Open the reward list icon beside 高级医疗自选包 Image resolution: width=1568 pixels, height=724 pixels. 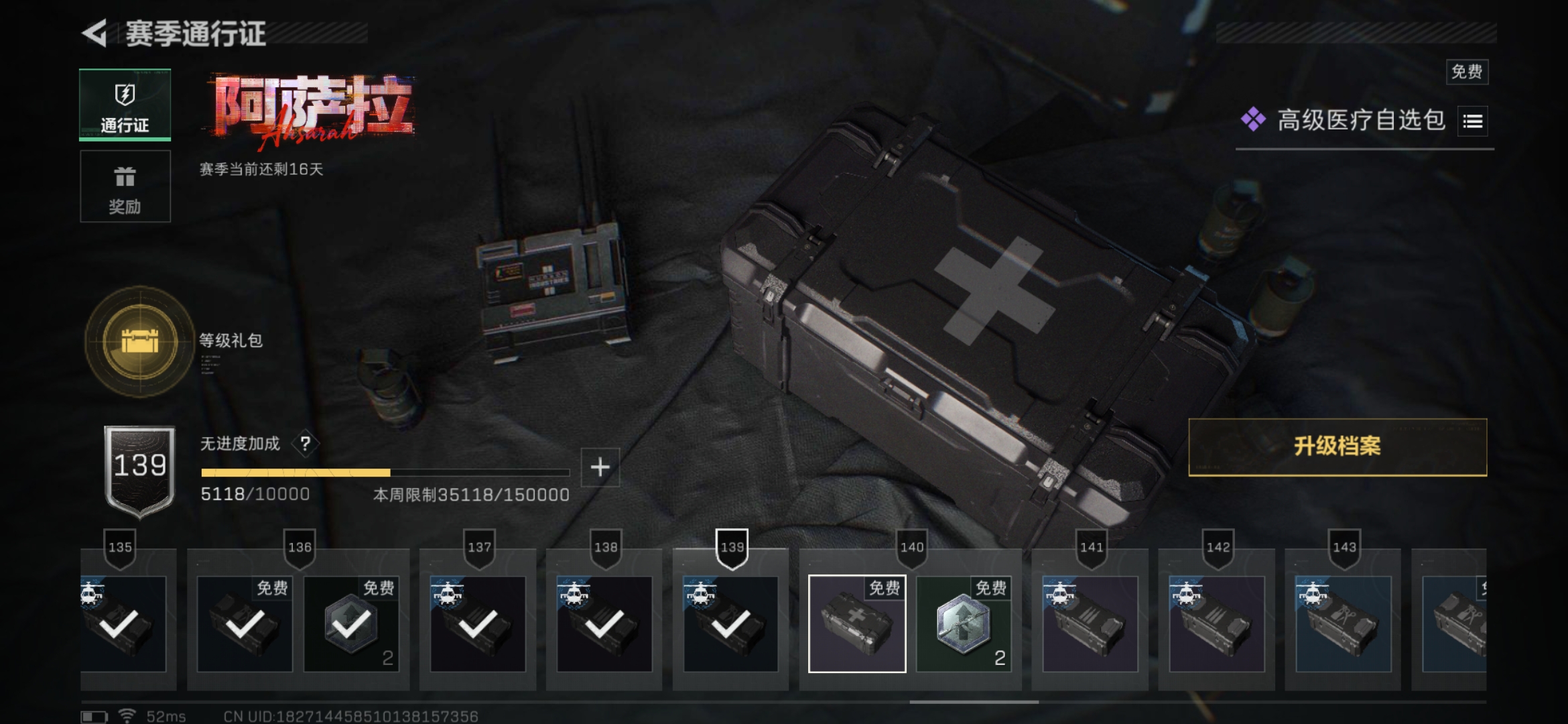(1472, 121)
